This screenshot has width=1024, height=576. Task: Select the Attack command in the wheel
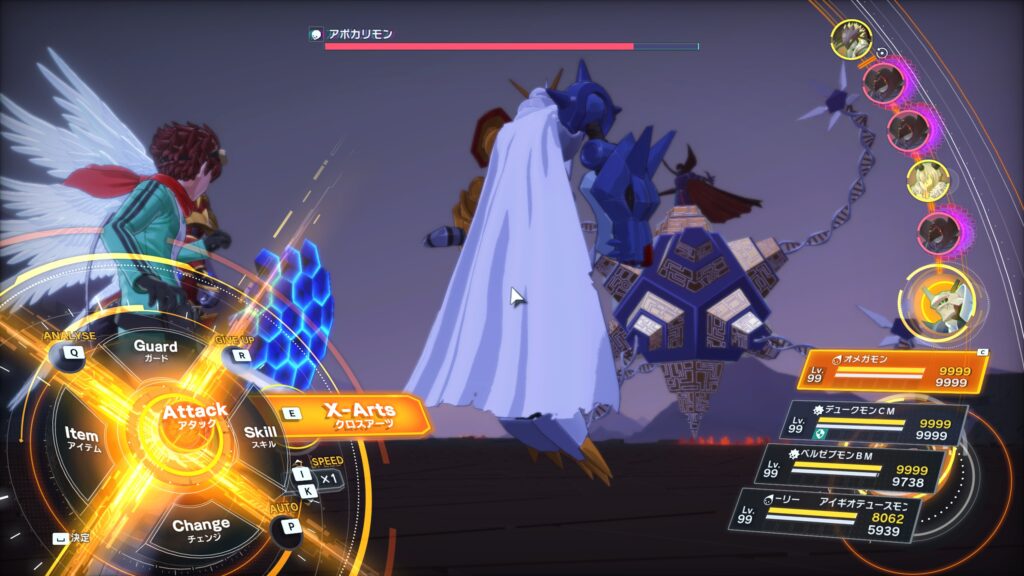point(195,415)
